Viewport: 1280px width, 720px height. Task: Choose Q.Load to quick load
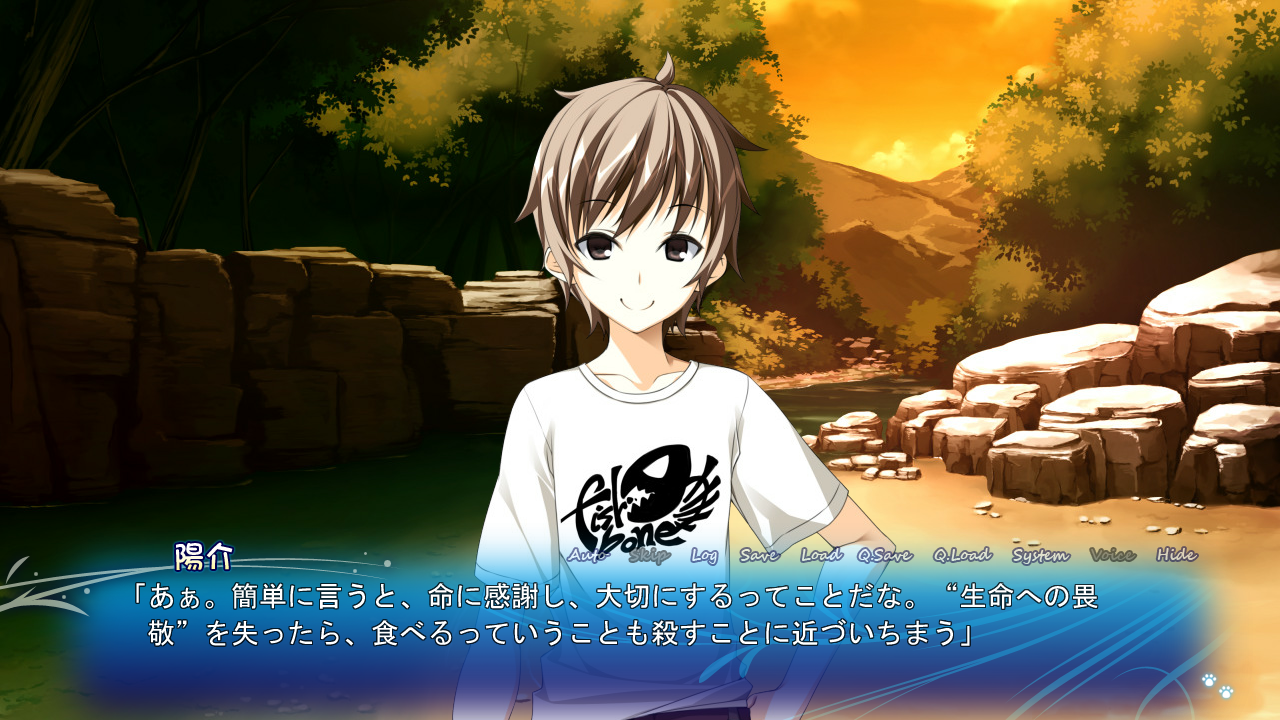(962, 555)
